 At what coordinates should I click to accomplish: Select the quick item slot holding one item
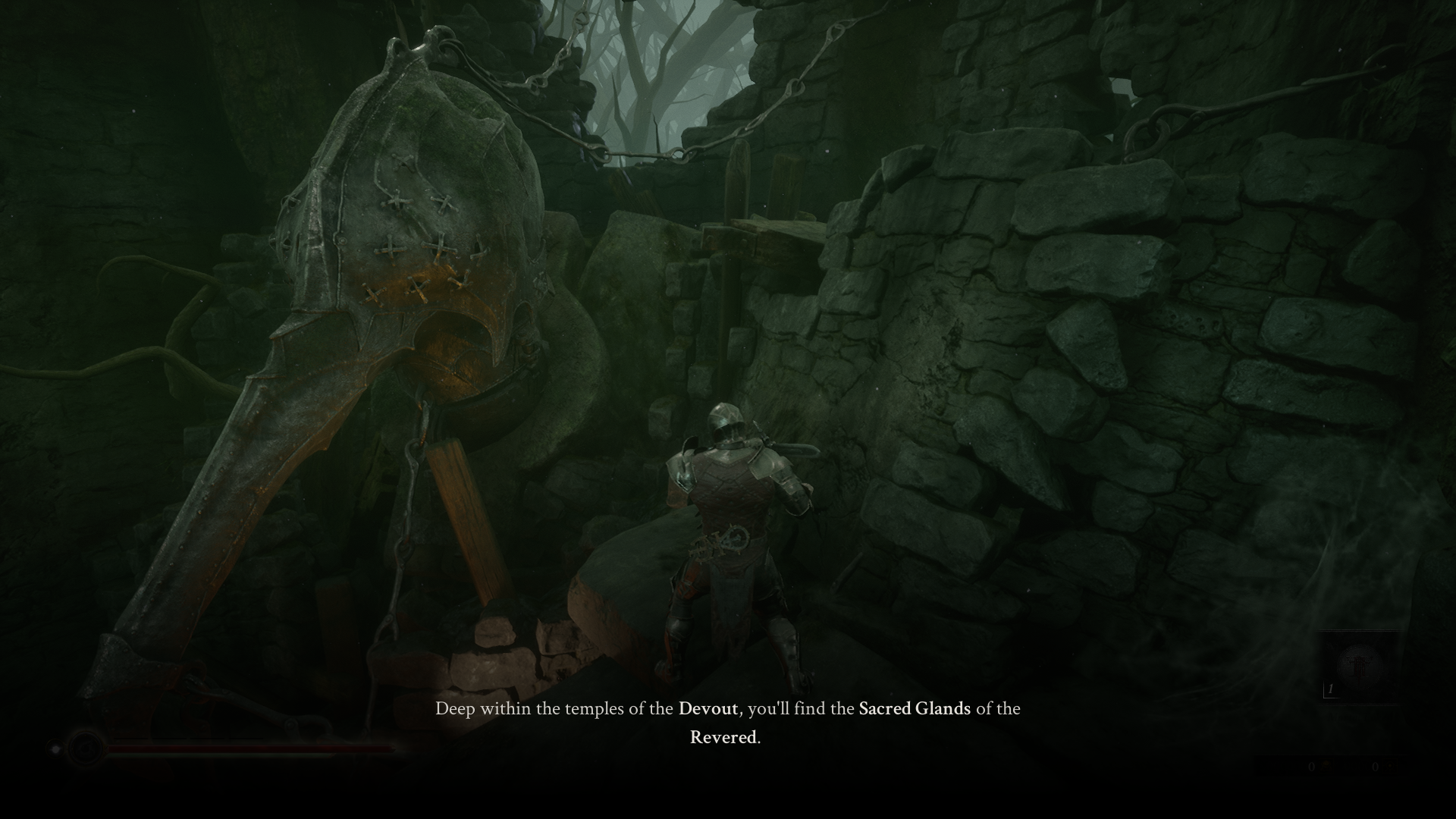point(1357,667)
